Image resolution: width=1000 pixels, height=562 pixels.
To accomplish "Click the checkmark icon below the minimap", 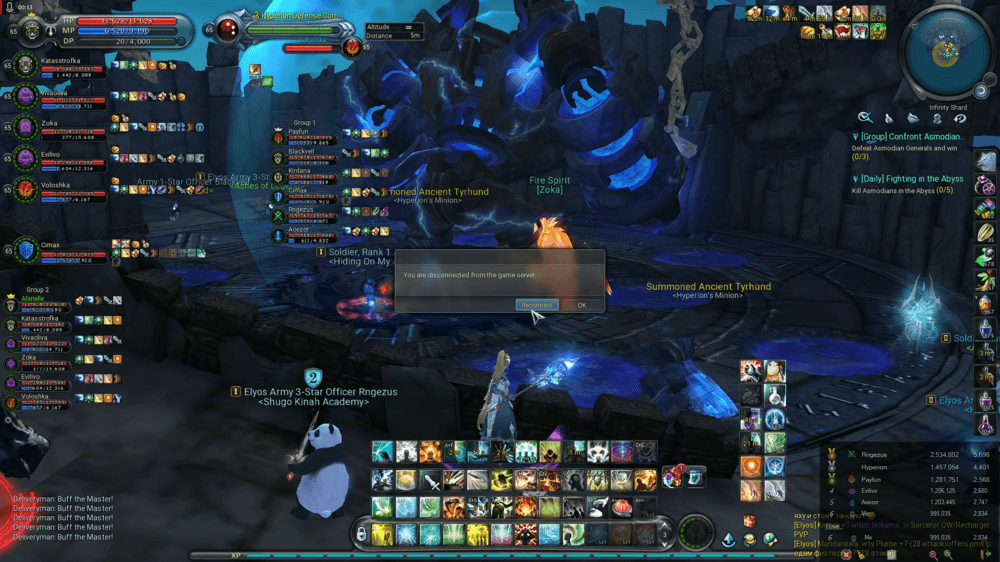I will click(x=865, y=118).
